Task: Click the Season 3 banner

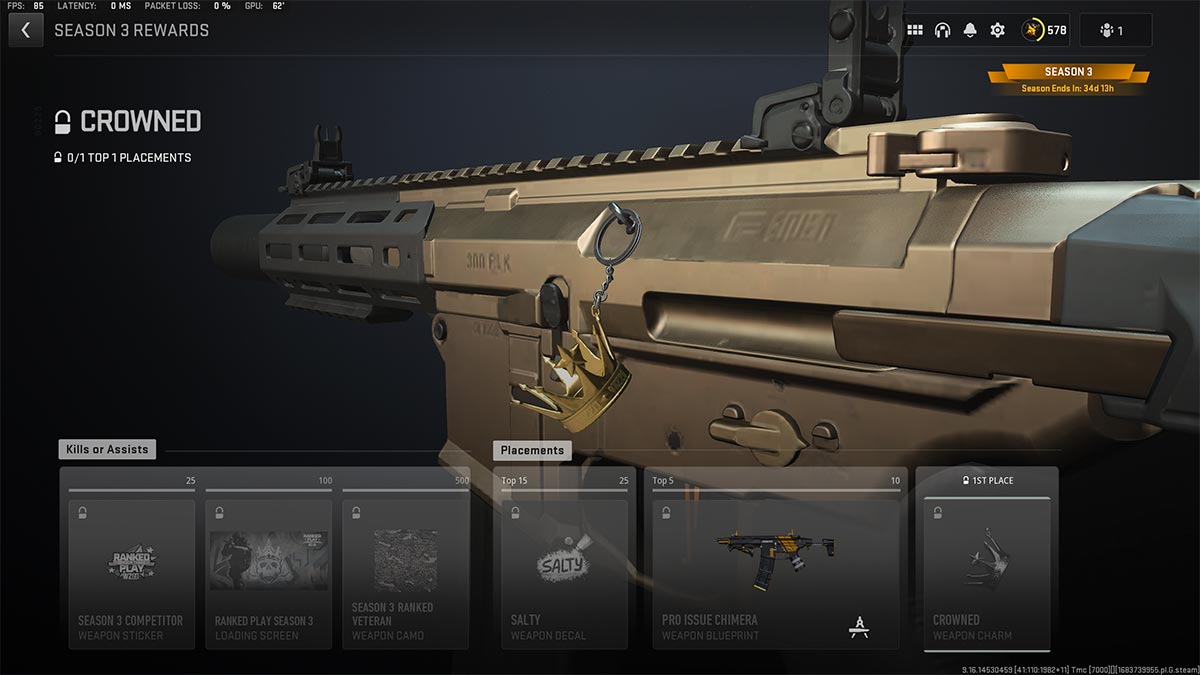Action: point(1068,72)
